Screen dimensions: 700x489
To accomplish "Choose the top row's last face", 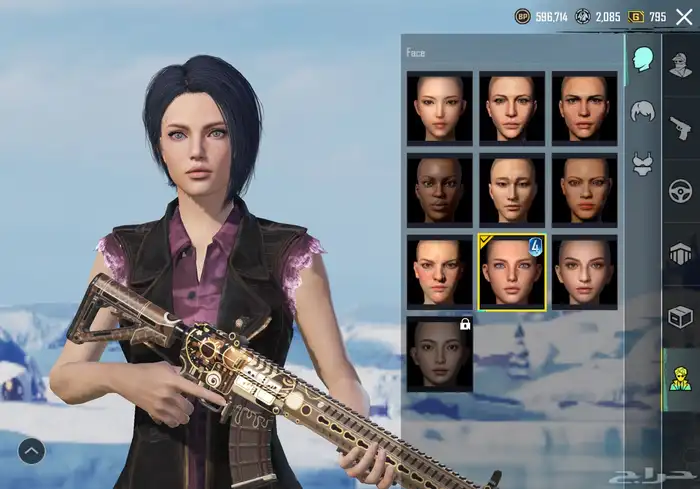I will tap(584, 107).
